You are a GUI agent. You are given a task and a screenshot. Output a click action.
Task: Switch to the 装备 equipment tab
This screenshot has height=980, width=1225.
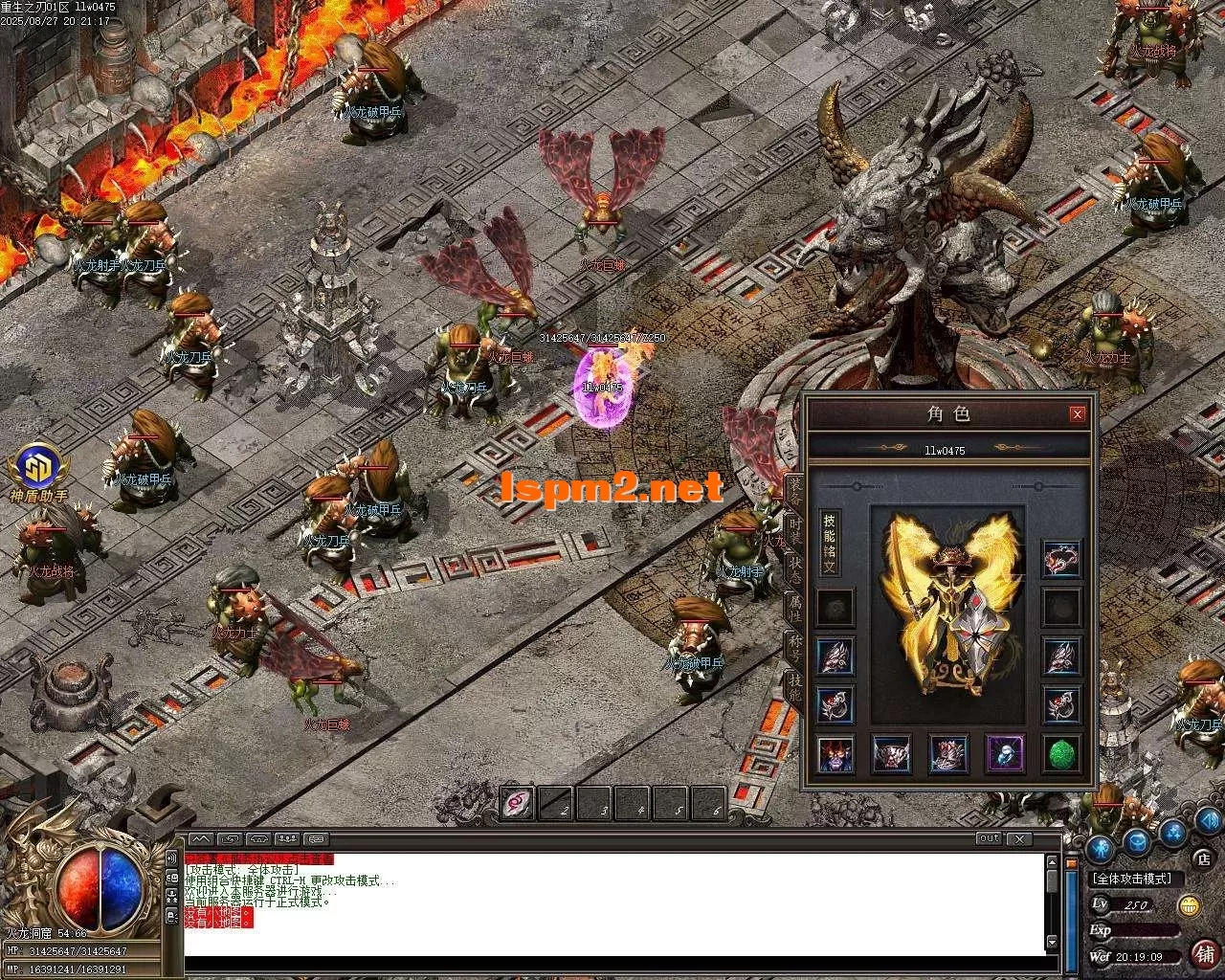click(x=794, y=490)
